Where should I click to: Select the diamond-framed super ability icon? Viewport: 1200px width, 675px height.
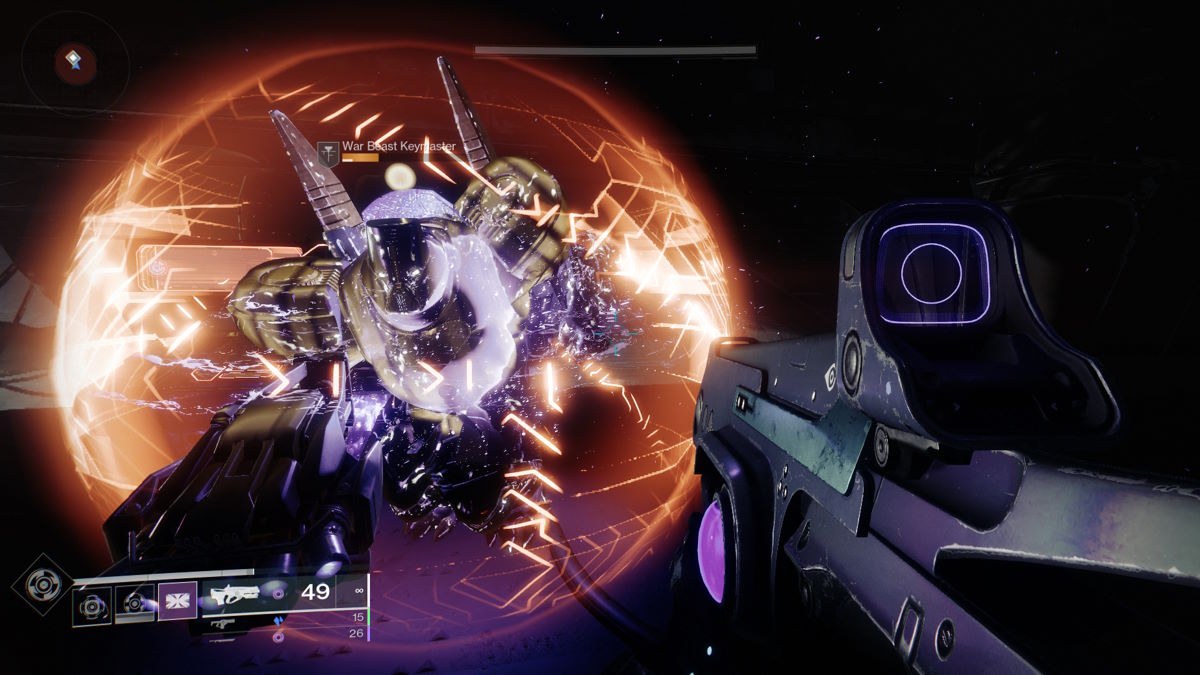coord(41,583)
